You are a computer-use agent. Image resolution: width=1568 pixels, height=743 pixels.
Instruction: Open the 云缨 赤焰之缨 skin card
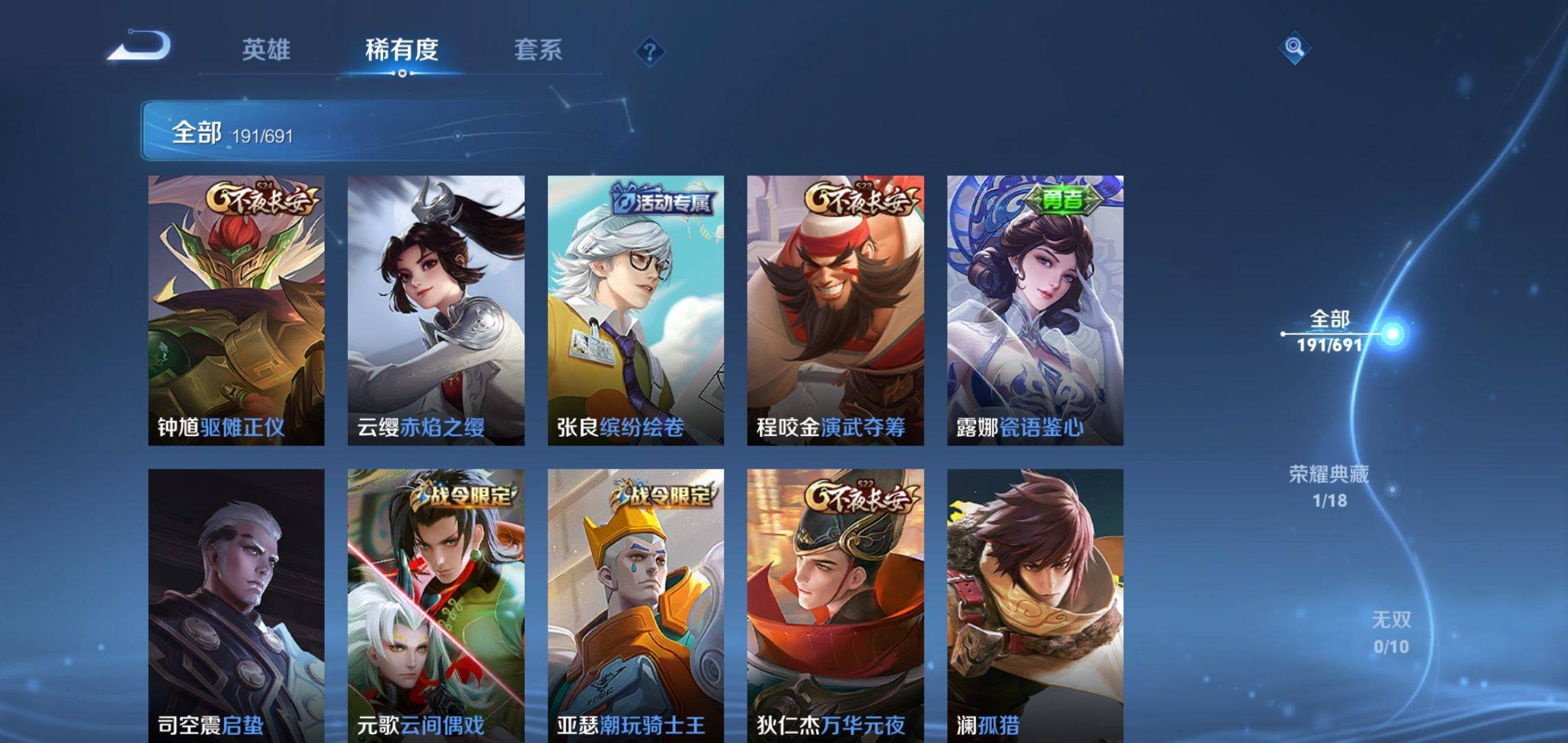pyautogui.click(x=436, y=310)
